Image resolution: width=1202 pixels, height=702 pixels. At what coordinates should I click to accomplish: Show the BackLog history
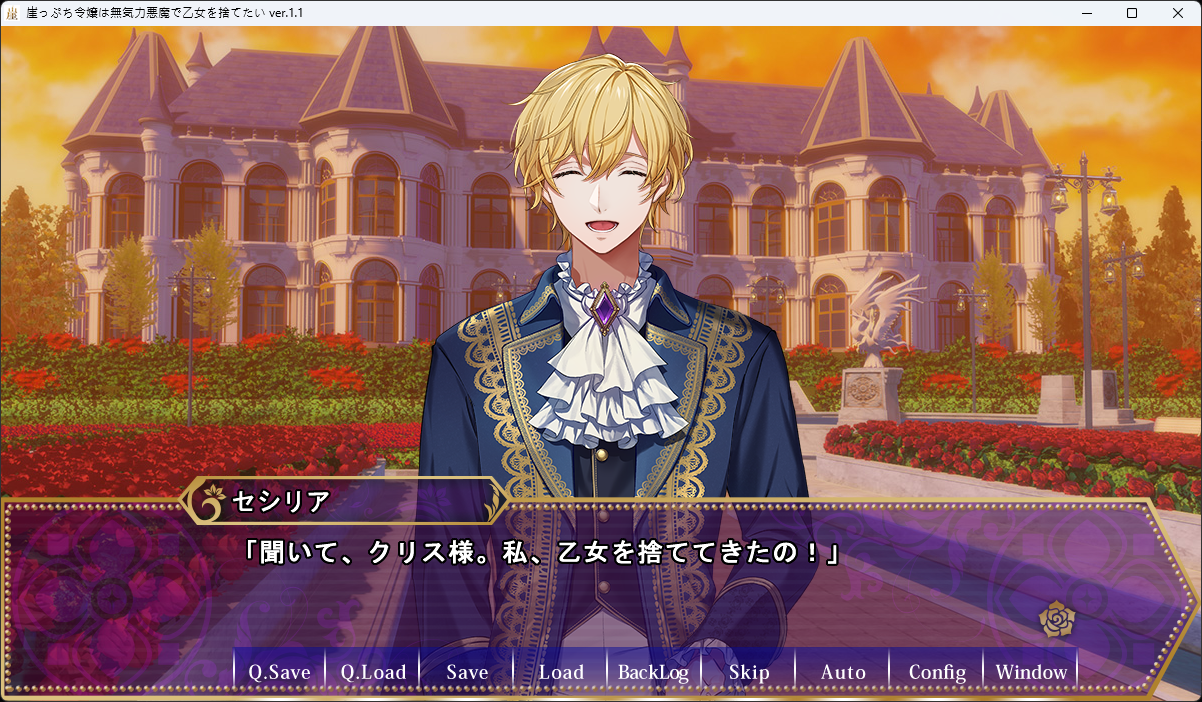pos(654,672)
